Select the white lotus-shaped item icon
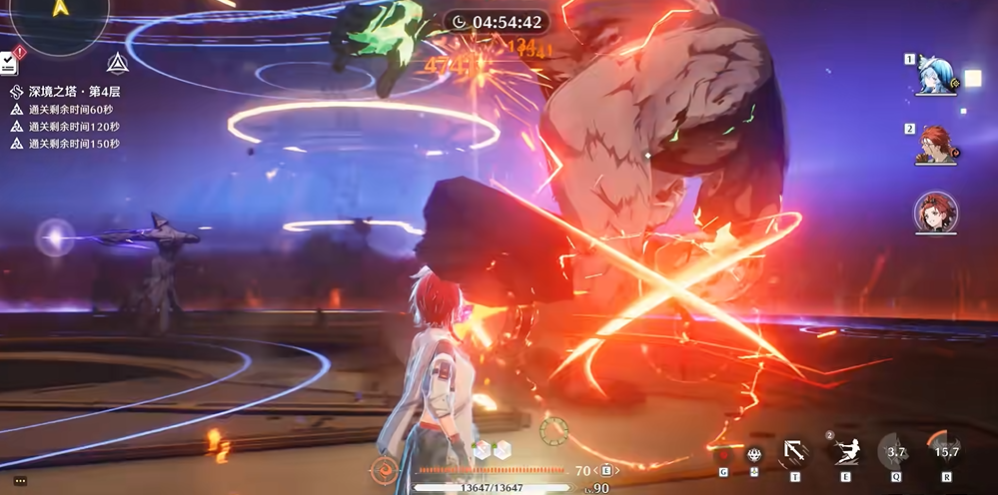Image resolution: width=998 pixels, height=495 pixels. [754, 455]
